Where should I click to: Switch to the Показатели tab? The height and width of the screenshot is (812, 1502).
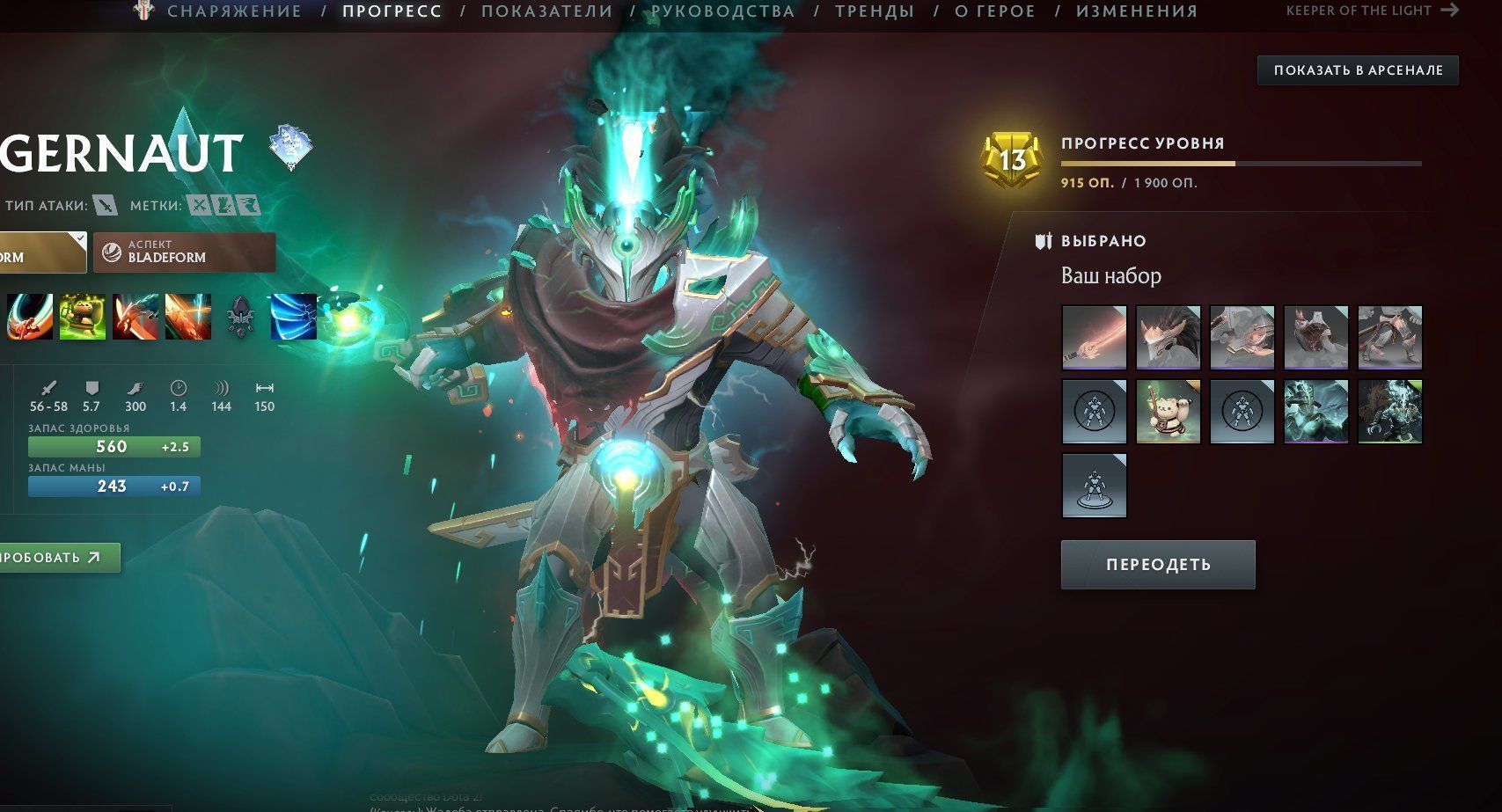click(546, 11)
